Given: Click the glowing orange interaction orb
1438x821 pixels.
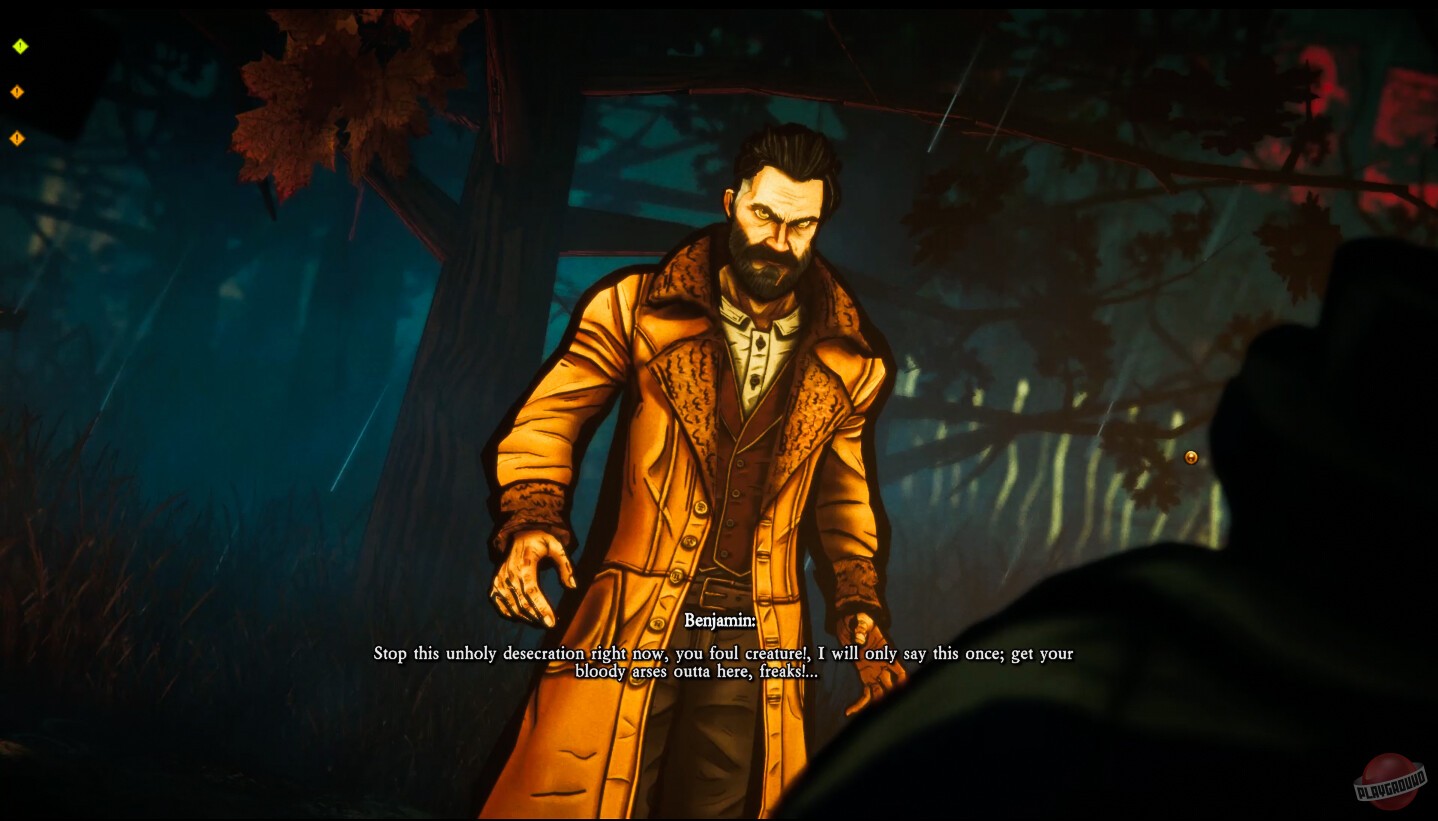Looking at the screenshot, I should (1190, 457).
